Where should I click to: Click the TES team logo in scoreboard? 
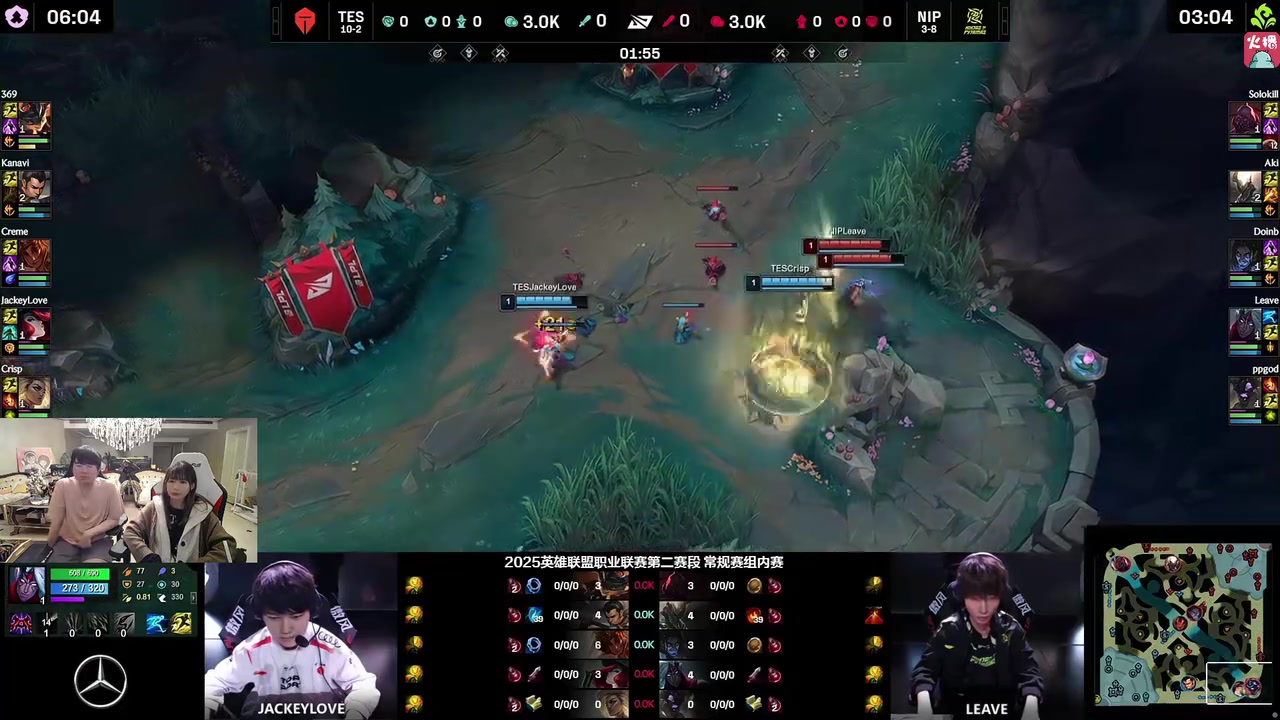point(305,21)
